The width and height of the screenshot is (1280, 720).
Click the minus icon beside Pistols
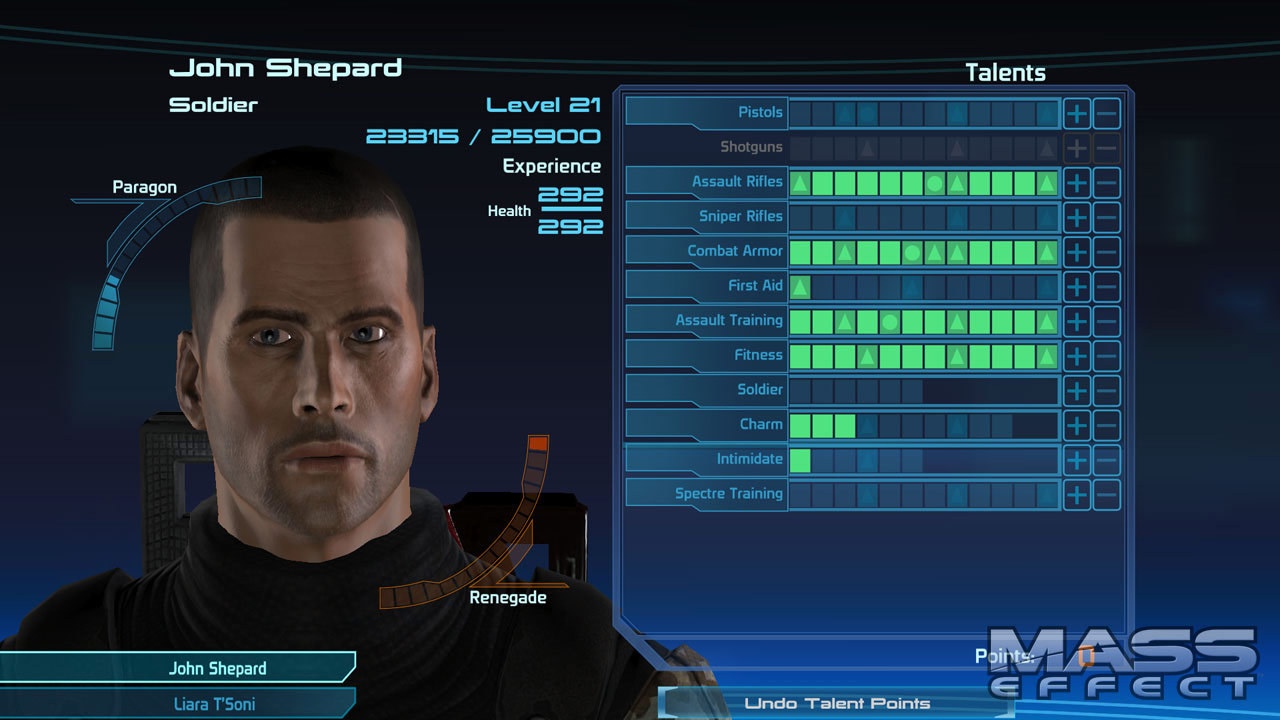(x=1107, y=112)
